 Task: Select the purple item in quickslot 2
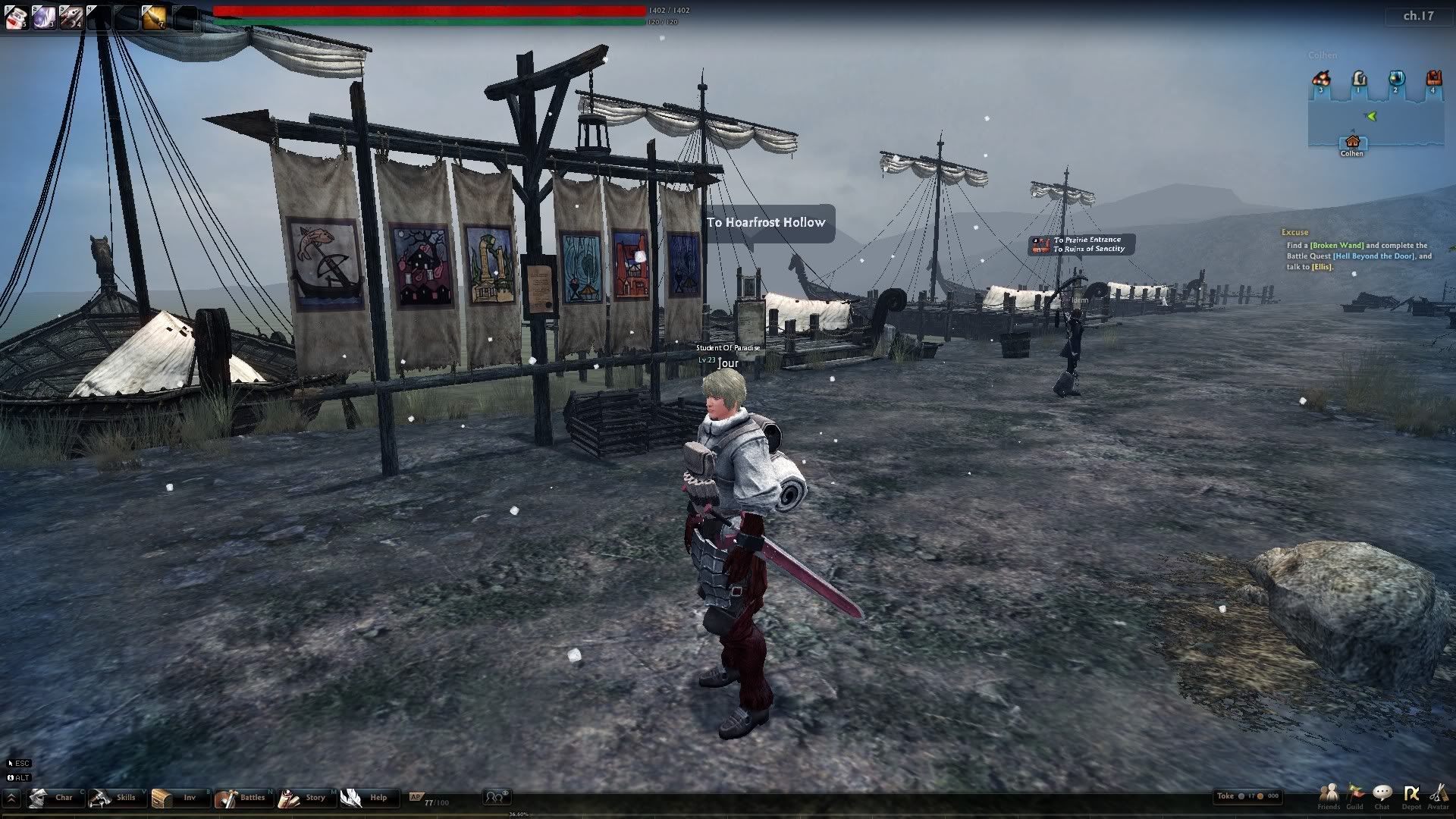click(x=43, y=17)
